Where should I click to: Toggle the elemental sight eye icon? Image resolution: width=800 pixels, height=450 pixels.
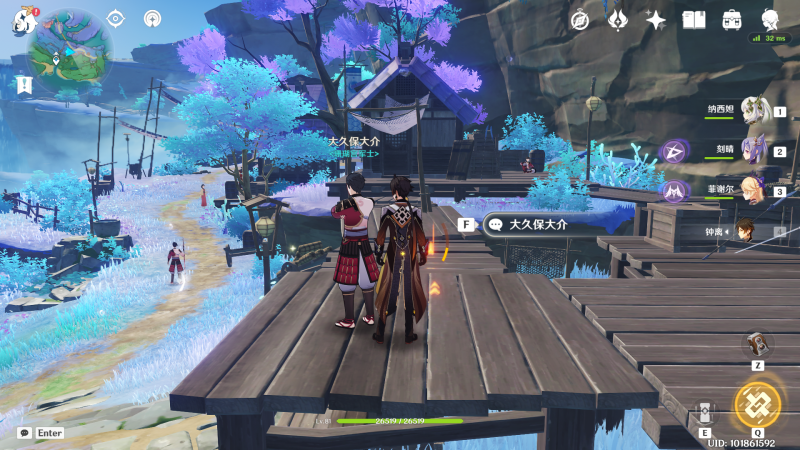click(x=116, y=19)
